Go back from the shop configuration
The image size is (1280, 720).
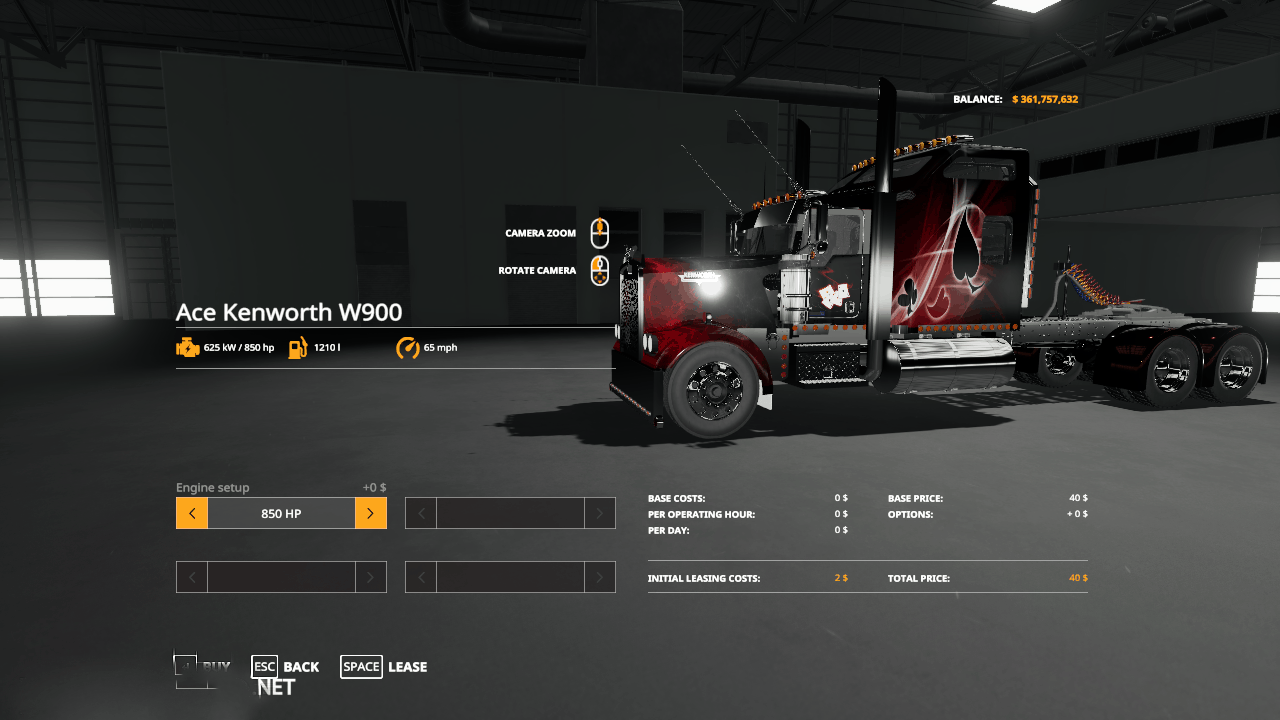pos(286,667)
